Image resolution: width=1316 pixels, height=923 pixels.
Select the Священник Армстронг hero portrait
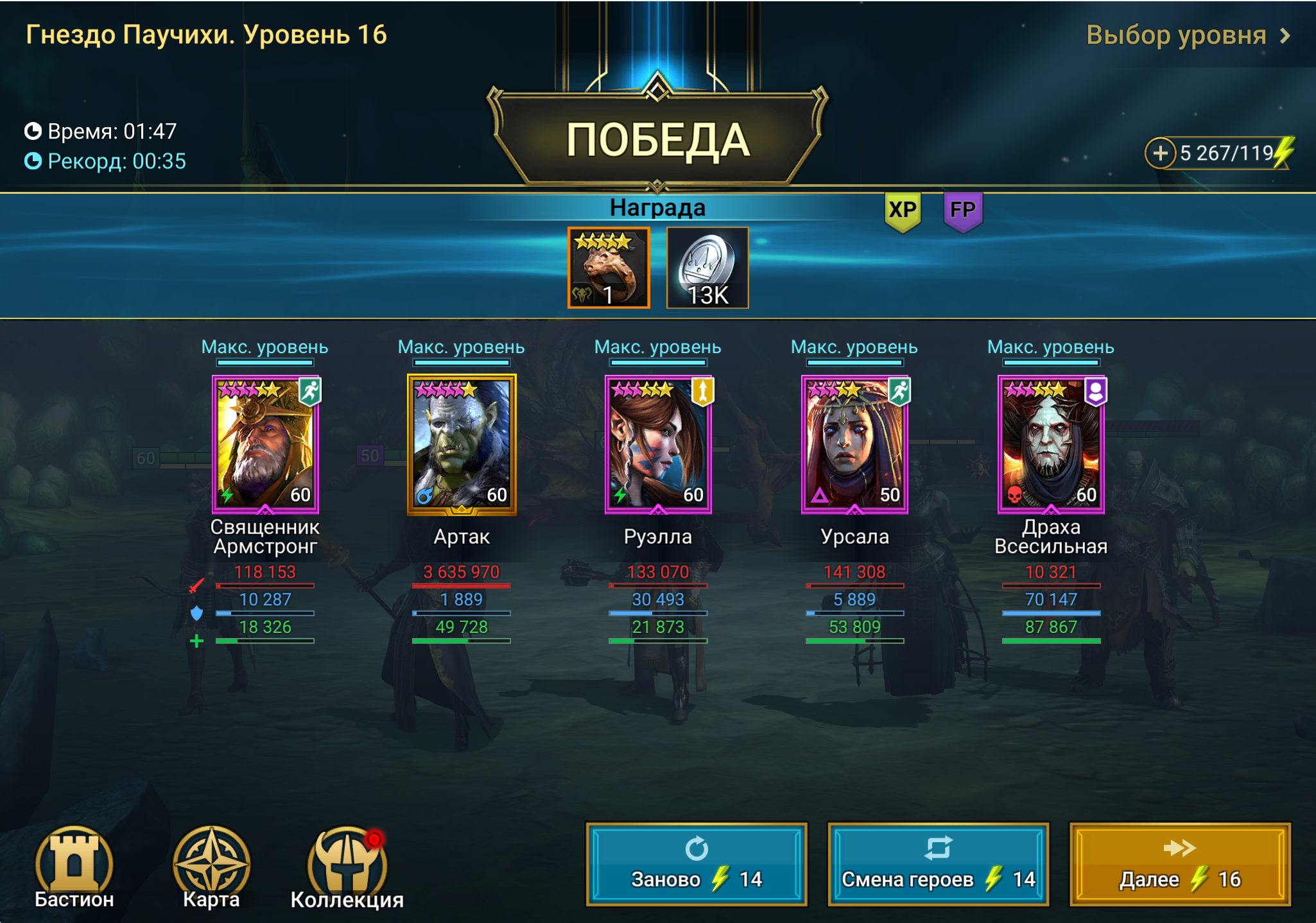click(x=265, y=444)
